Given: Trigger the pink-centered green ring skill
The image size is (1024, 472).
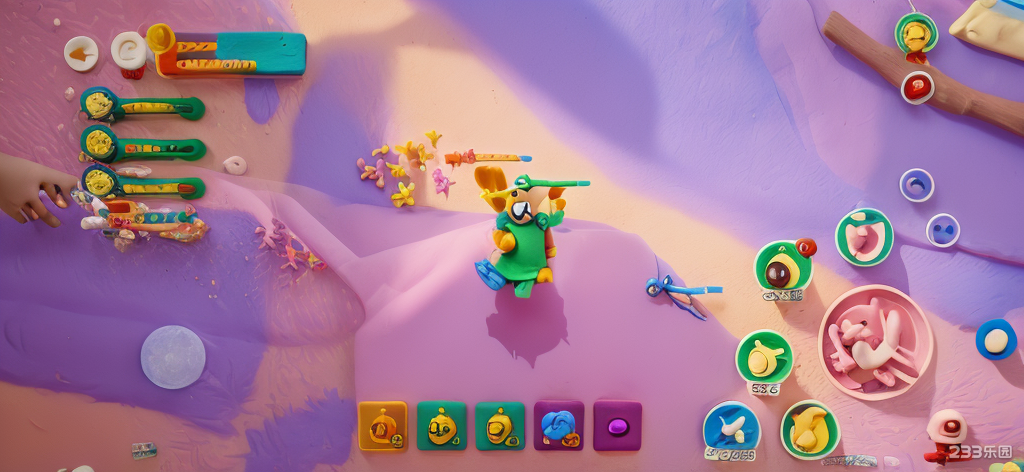Looking at the screenshot, I should pos(864,237).
